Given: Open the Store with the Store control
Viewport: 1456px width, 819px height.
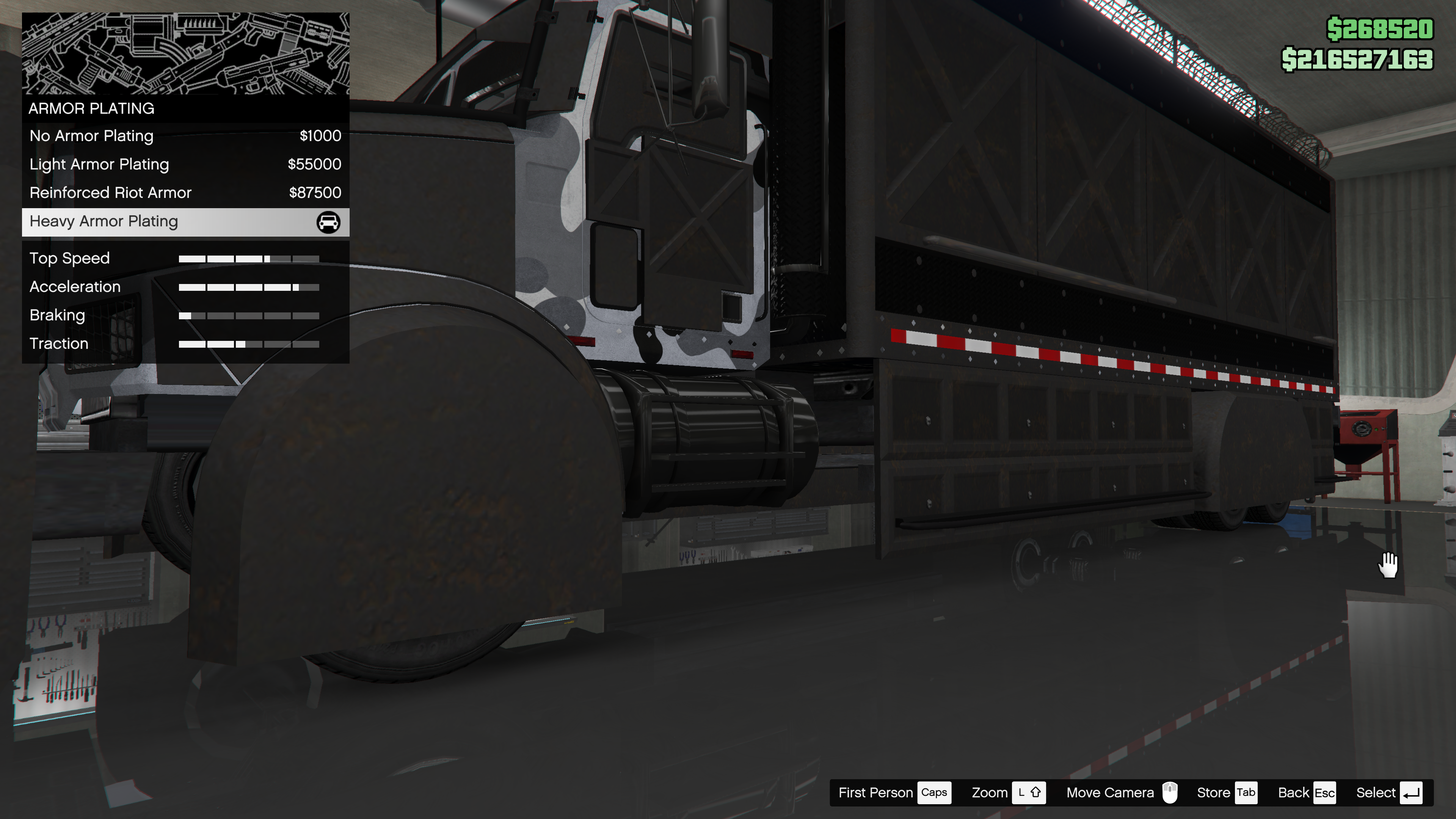Looking at the screenshot, I should point(1212,792).
